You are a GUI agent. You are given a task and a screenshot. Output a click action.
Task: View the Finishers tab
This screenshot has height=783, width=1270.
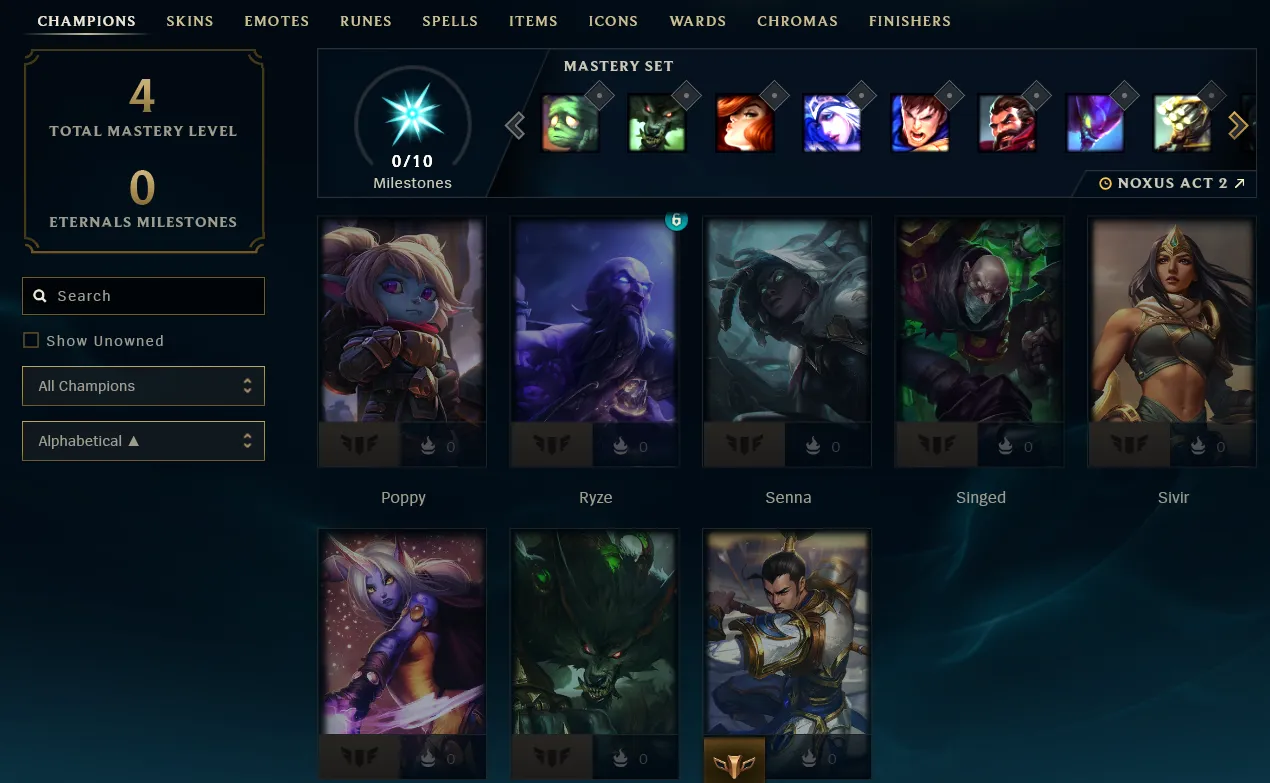pyautogui.click(x=910, y=21)
